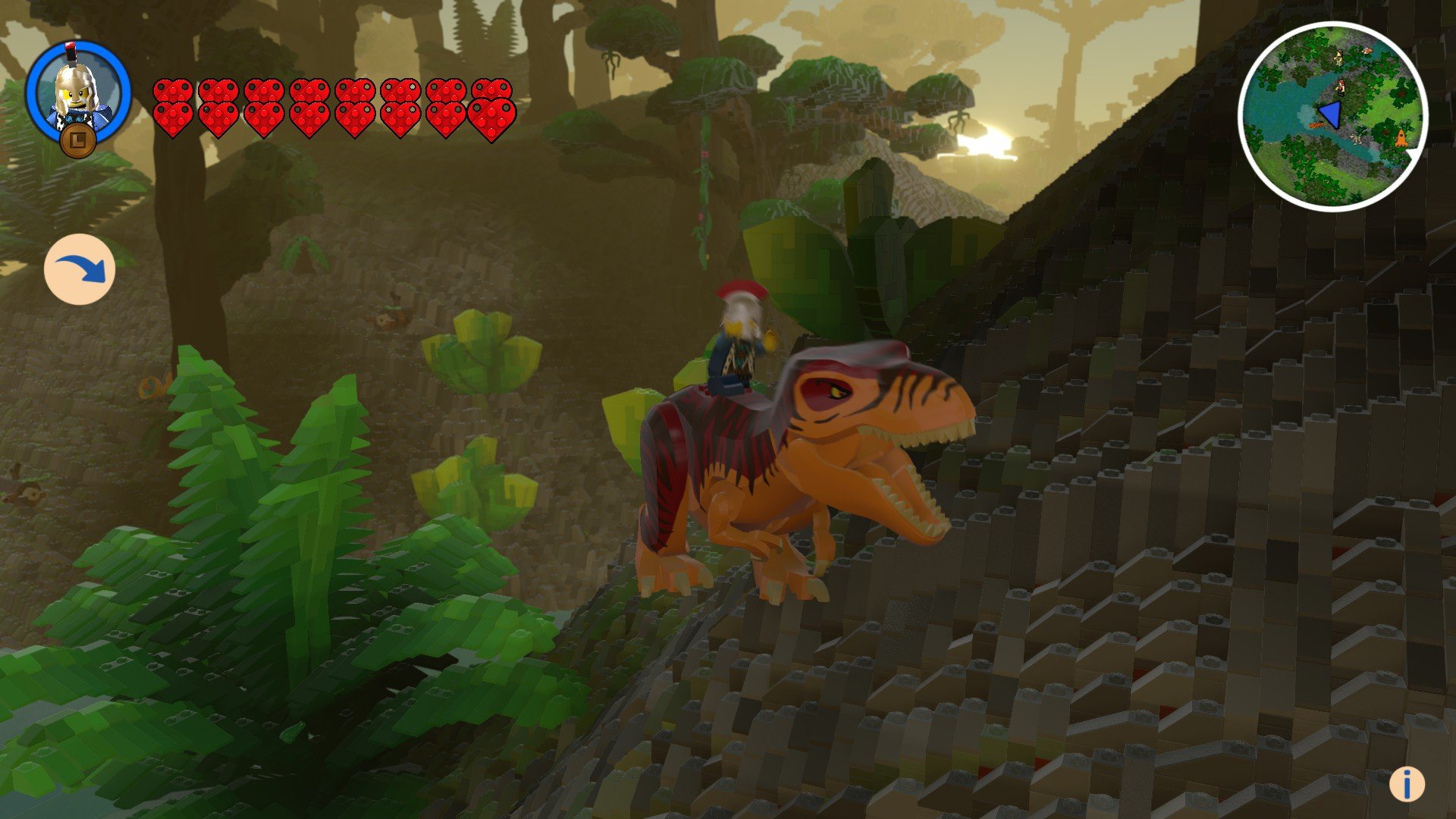Tap the curved blue arrow button

(80, 269)
